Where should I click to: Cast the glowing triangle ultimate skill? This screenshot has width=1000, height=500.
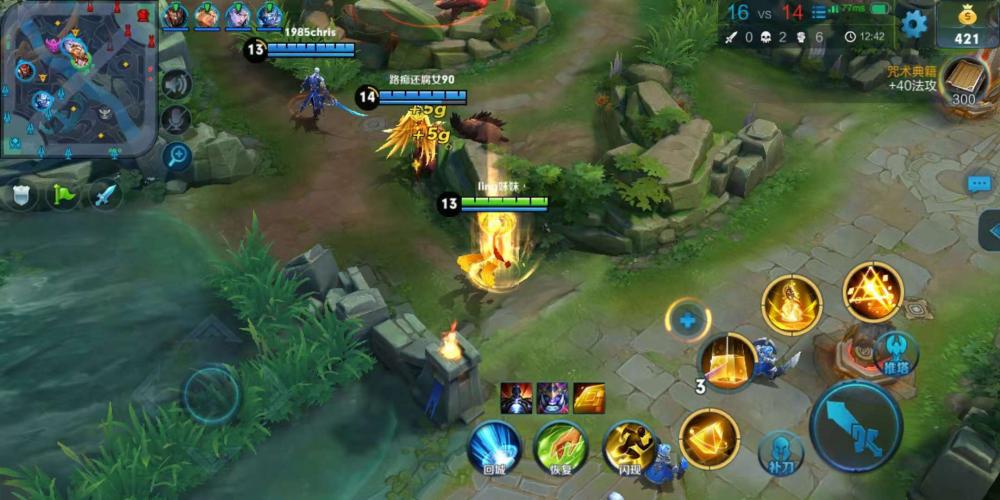(872, 292)
